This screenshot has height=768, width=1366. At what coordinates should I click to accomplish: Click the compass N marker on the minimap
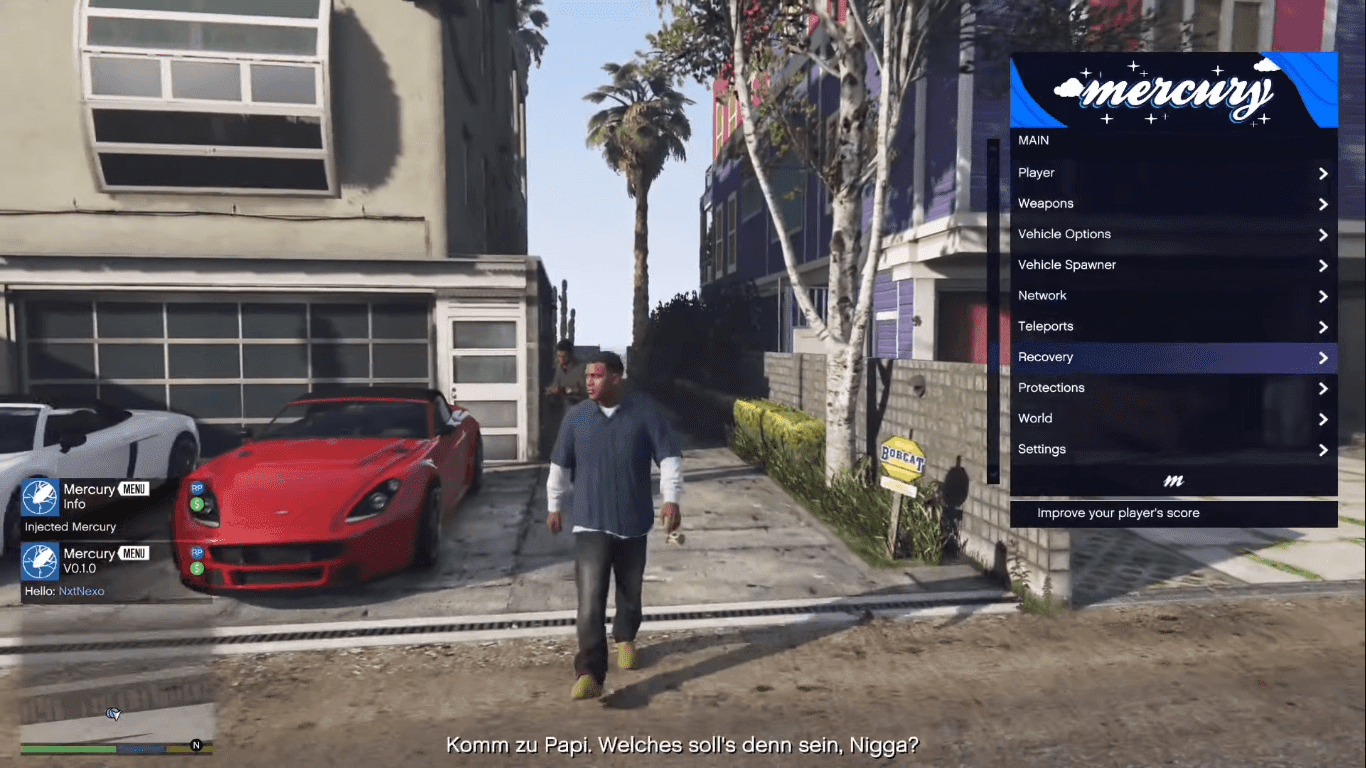click(194, 744)
